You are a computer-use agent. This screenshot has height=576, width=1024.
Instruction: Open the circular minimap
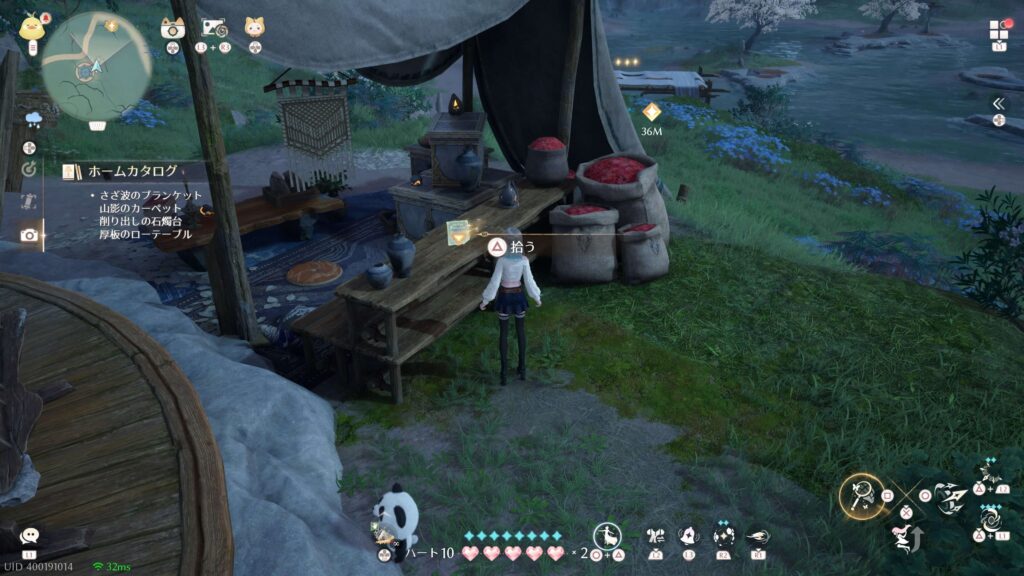(x=96, y=62)
